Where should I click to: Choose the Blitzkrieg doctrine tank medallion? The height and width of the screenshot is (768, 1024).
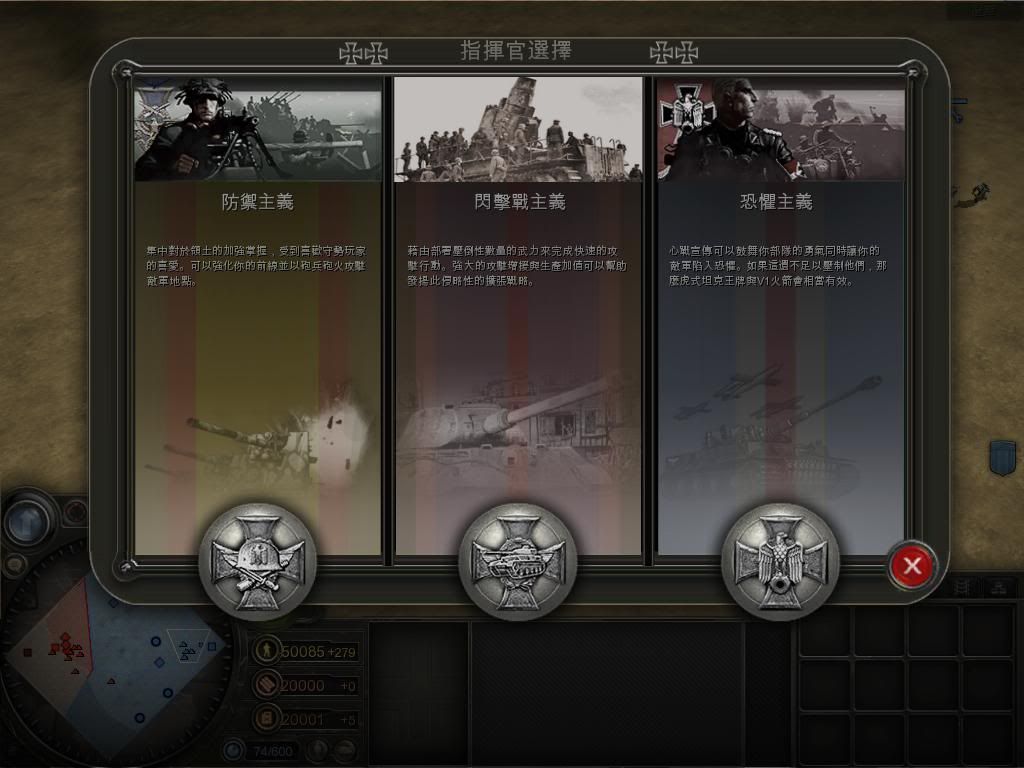point(517,561)
